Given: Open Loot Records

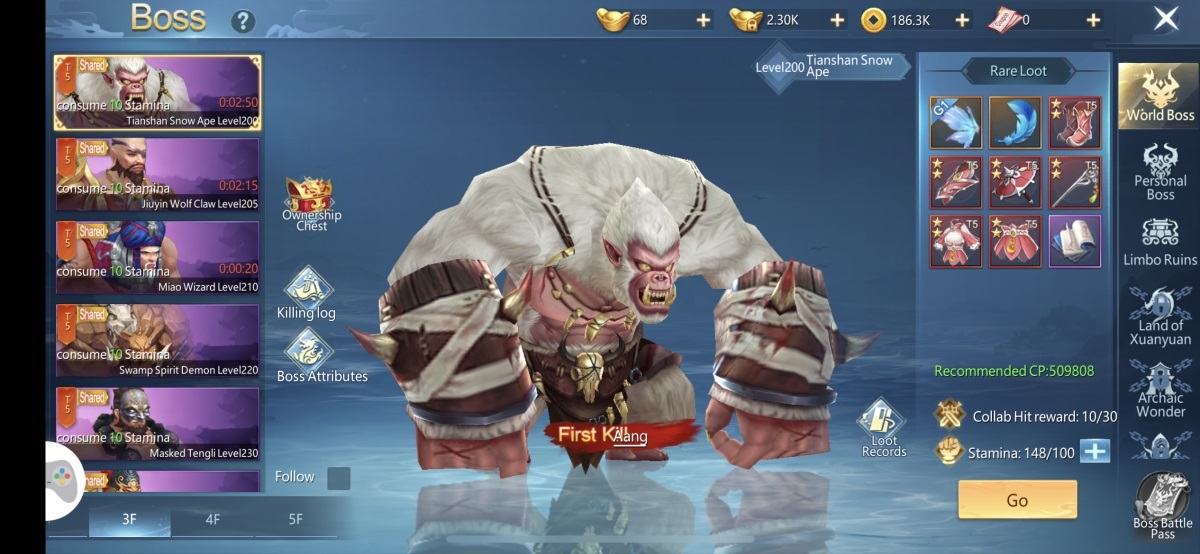Looking at the screenshot, I should pos(882,428).
